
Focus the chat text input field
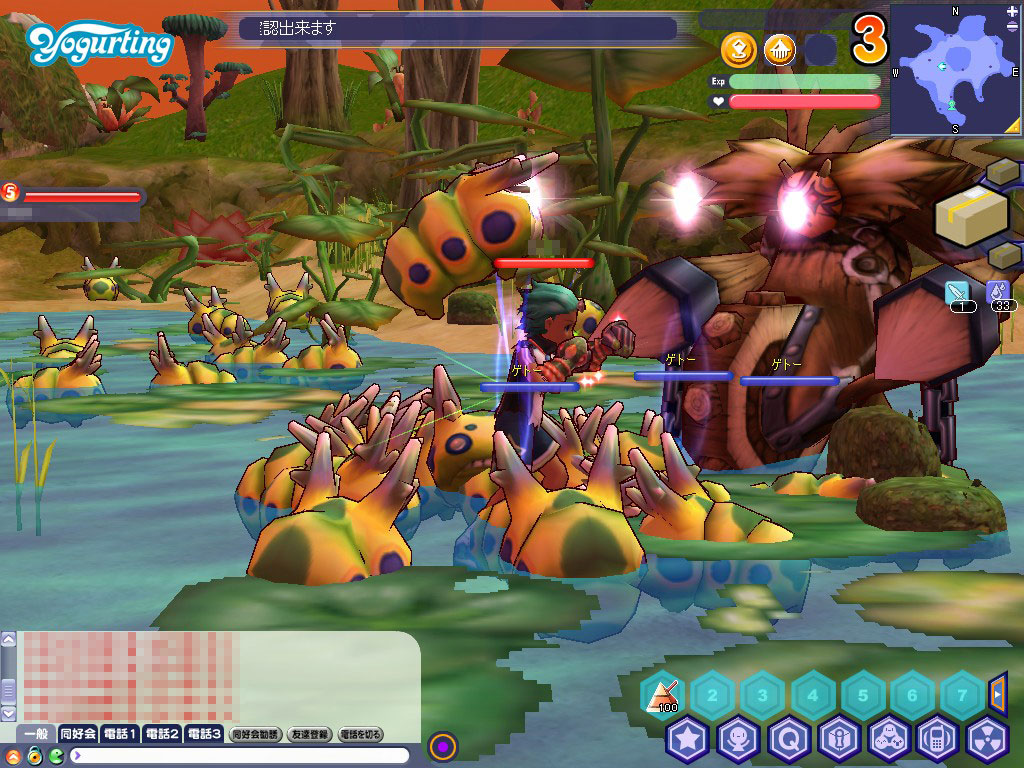click(240, 755)
